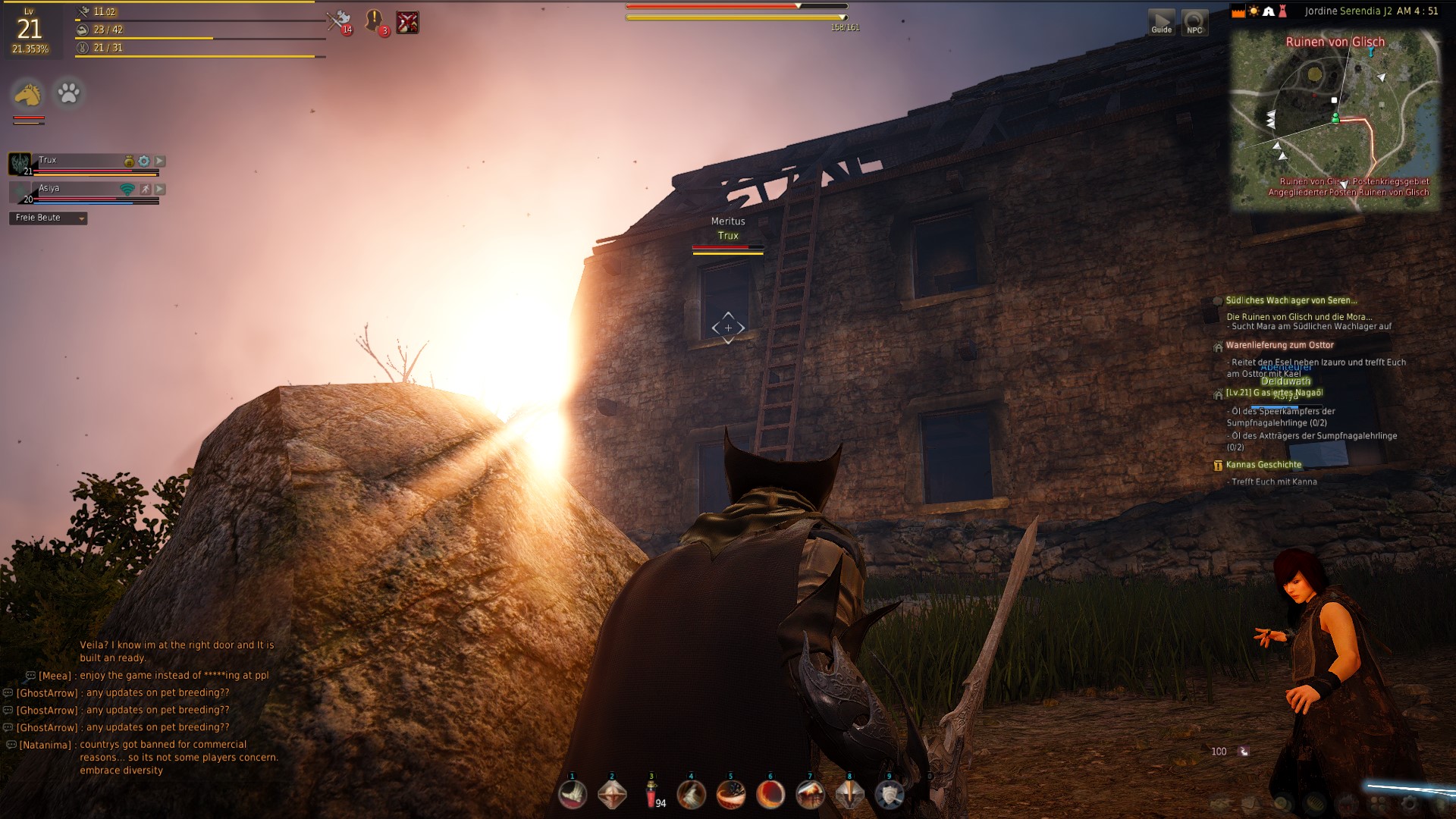This screenshot has height=819, width=1456.
Task: Open the exclamation head alert with 3
Action: pyautogui.click(x=375, y=21)
